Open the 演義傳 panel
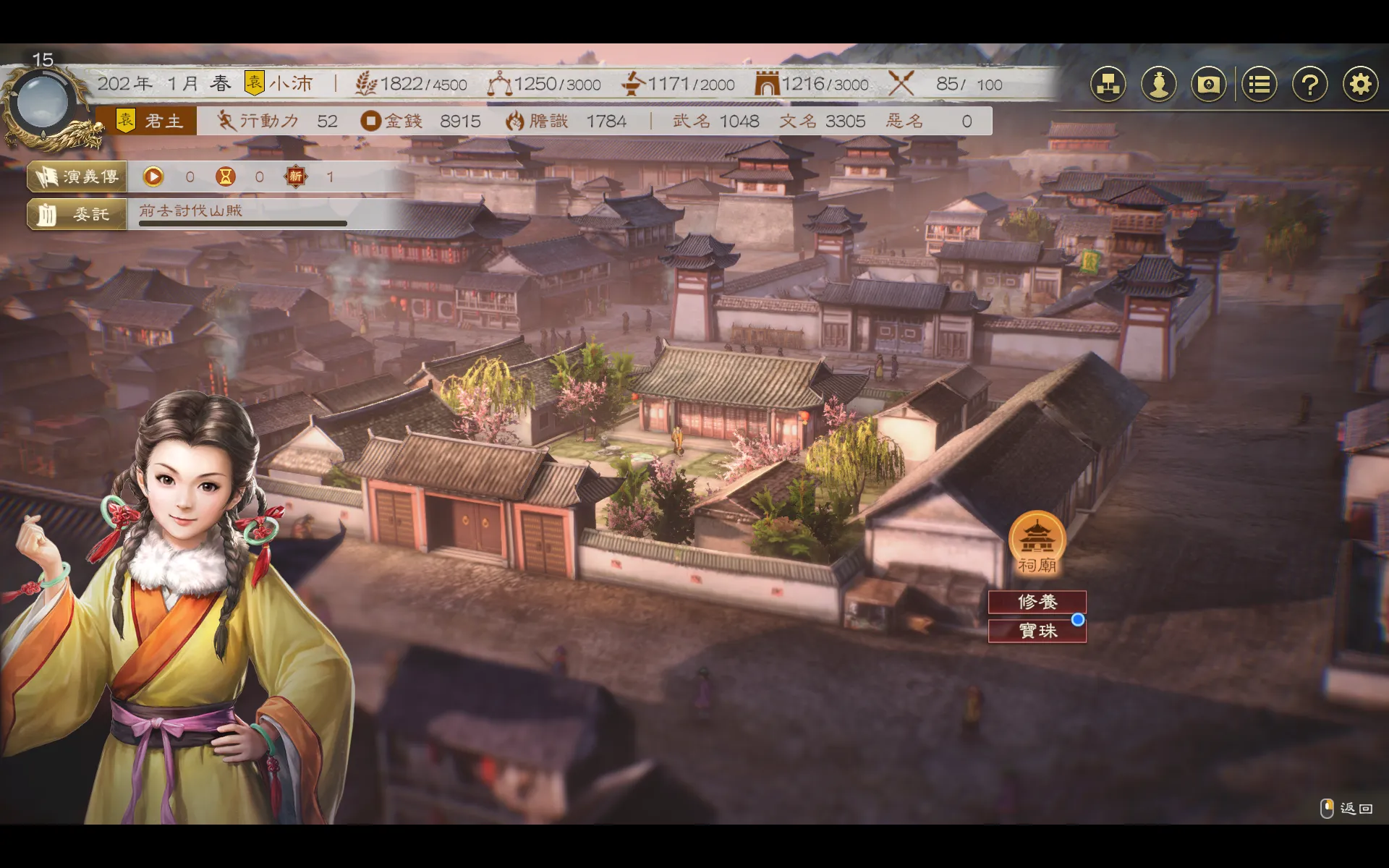1389x868 pixels. pyautogui.click(x=77, y=176)
